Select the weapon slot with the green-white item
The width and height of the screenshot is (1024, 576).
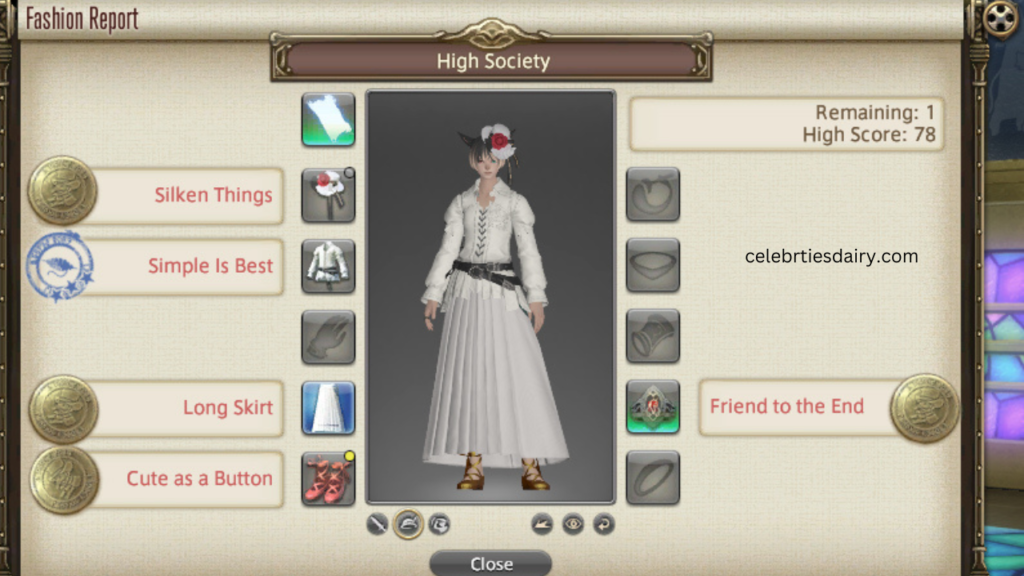point(328,120)
